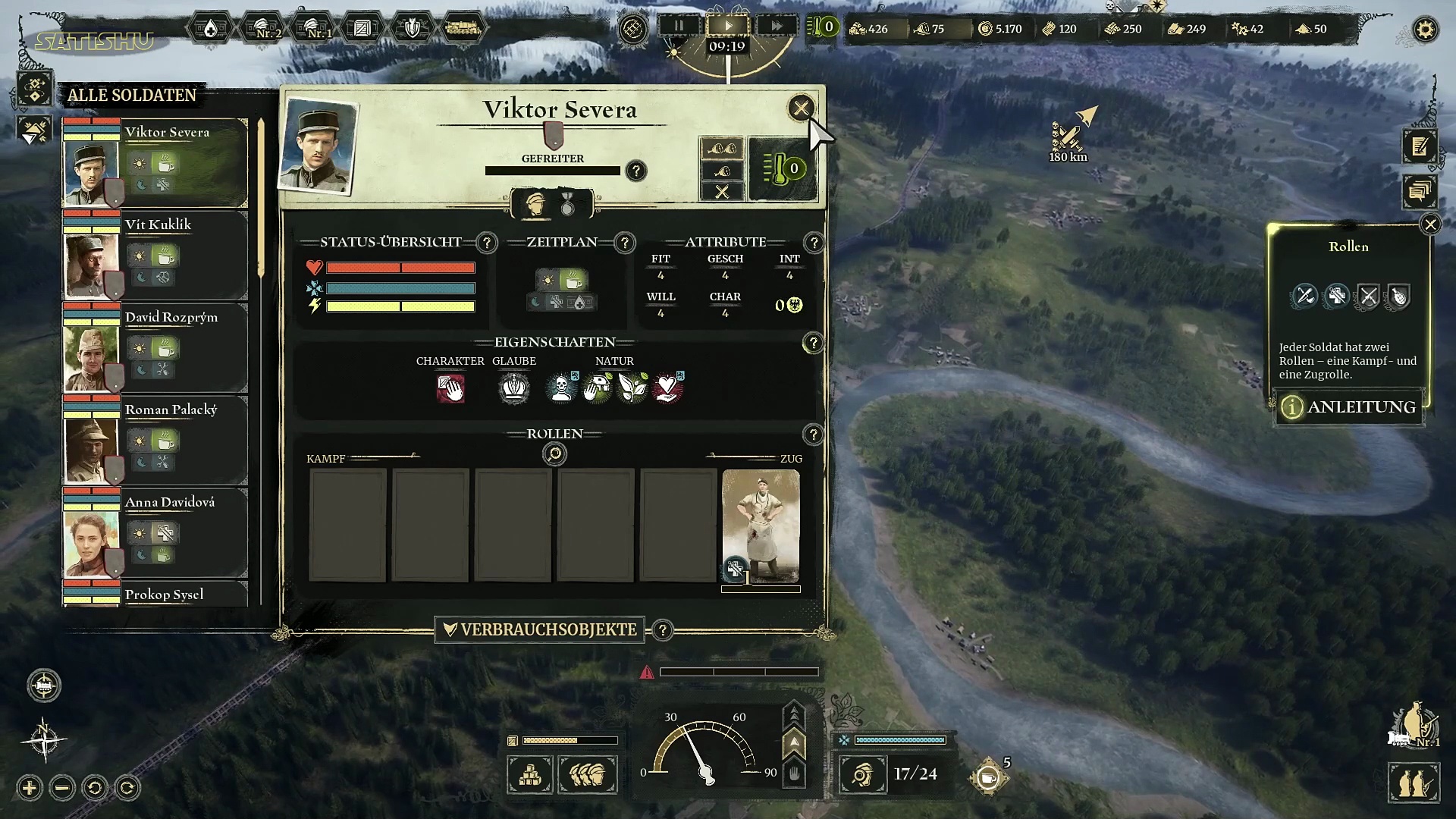Switch to the medals tab
This screenshot has height=819, width=1456.
pos(567,205)
